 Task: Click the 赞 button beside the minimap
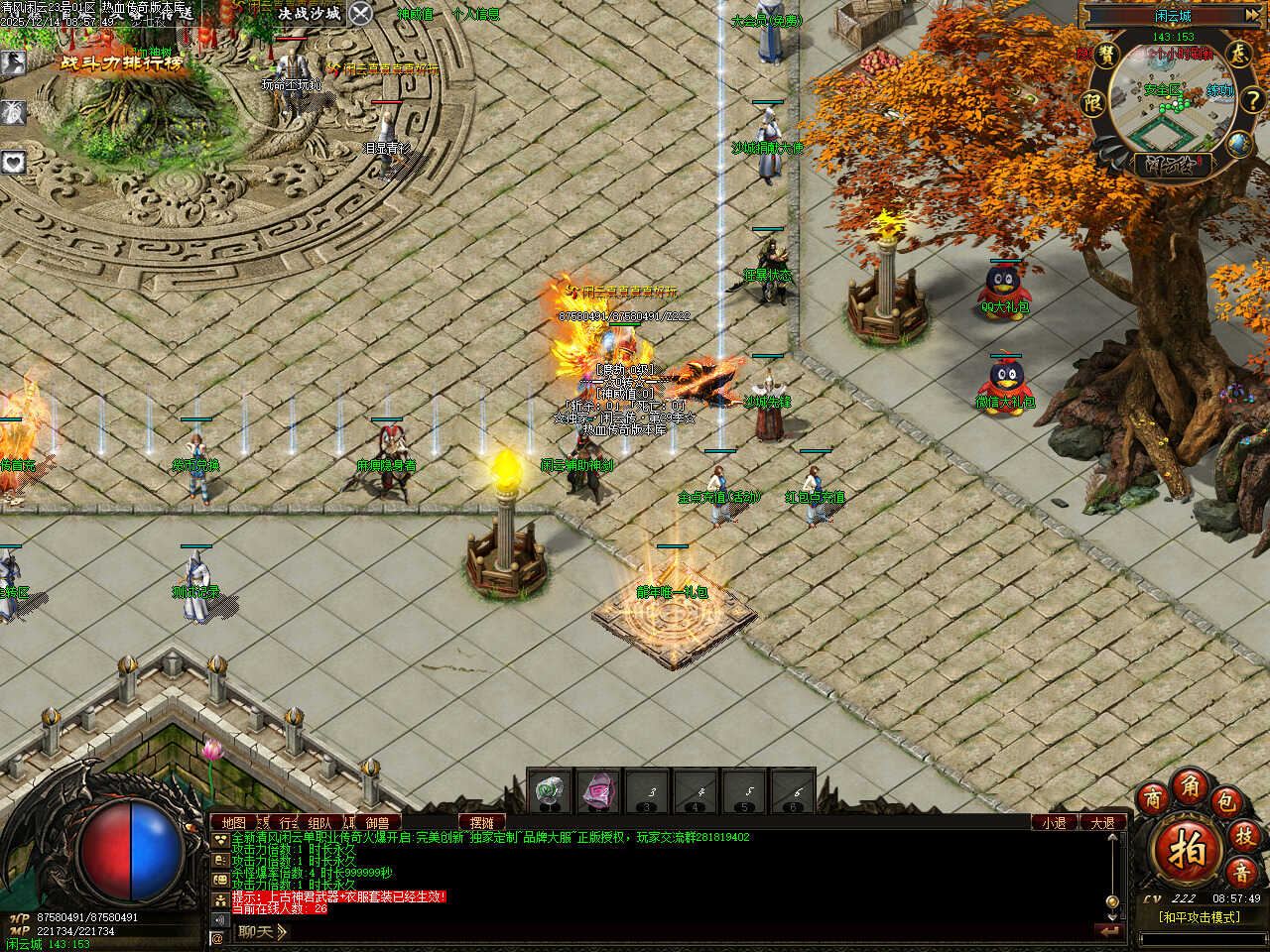[1107, 55]
